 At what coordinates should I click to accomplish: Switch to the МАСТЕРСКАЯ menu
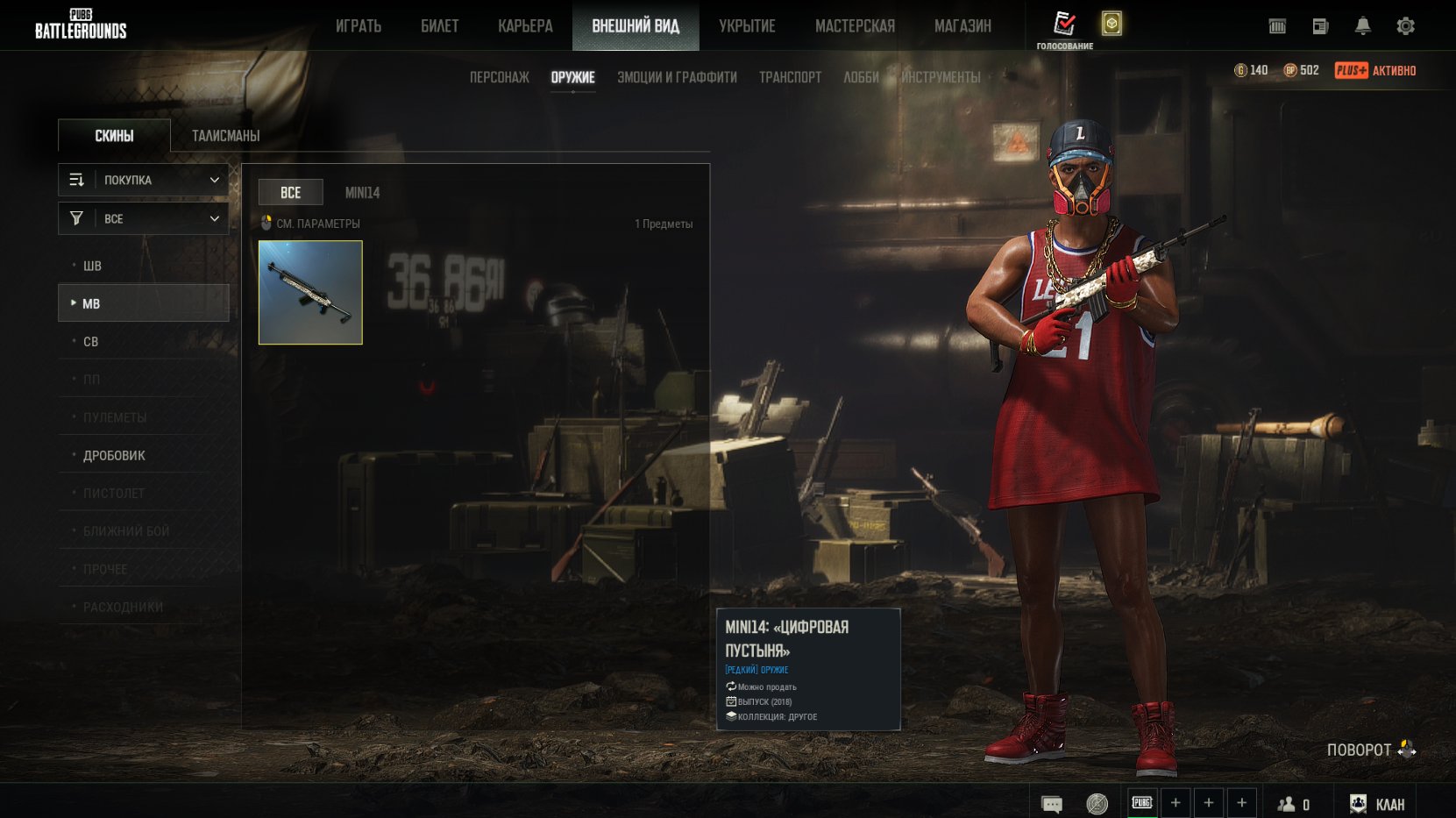(855, 26)
